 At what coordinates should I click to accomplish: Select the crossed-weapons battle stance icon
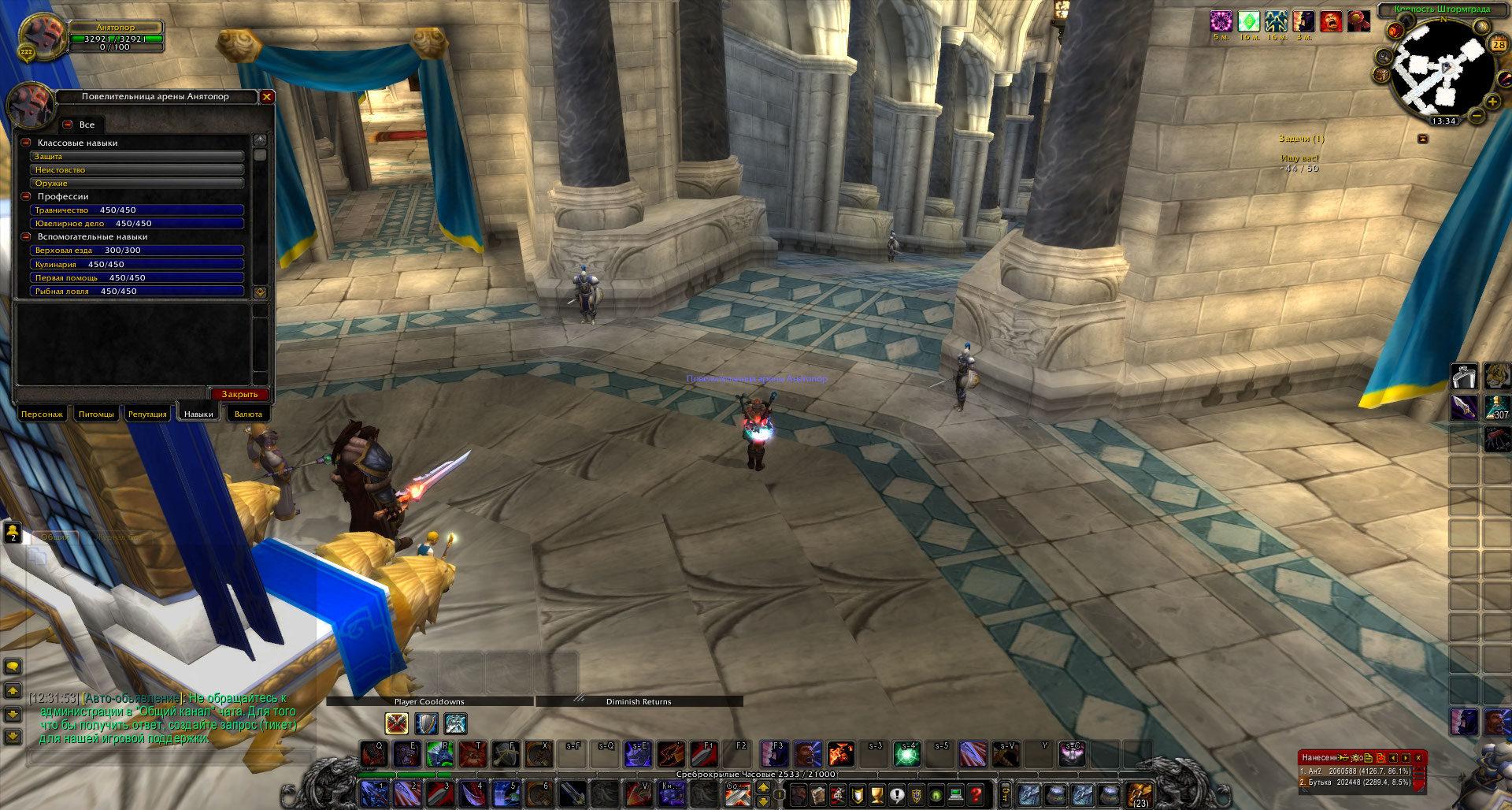point(396,723)
